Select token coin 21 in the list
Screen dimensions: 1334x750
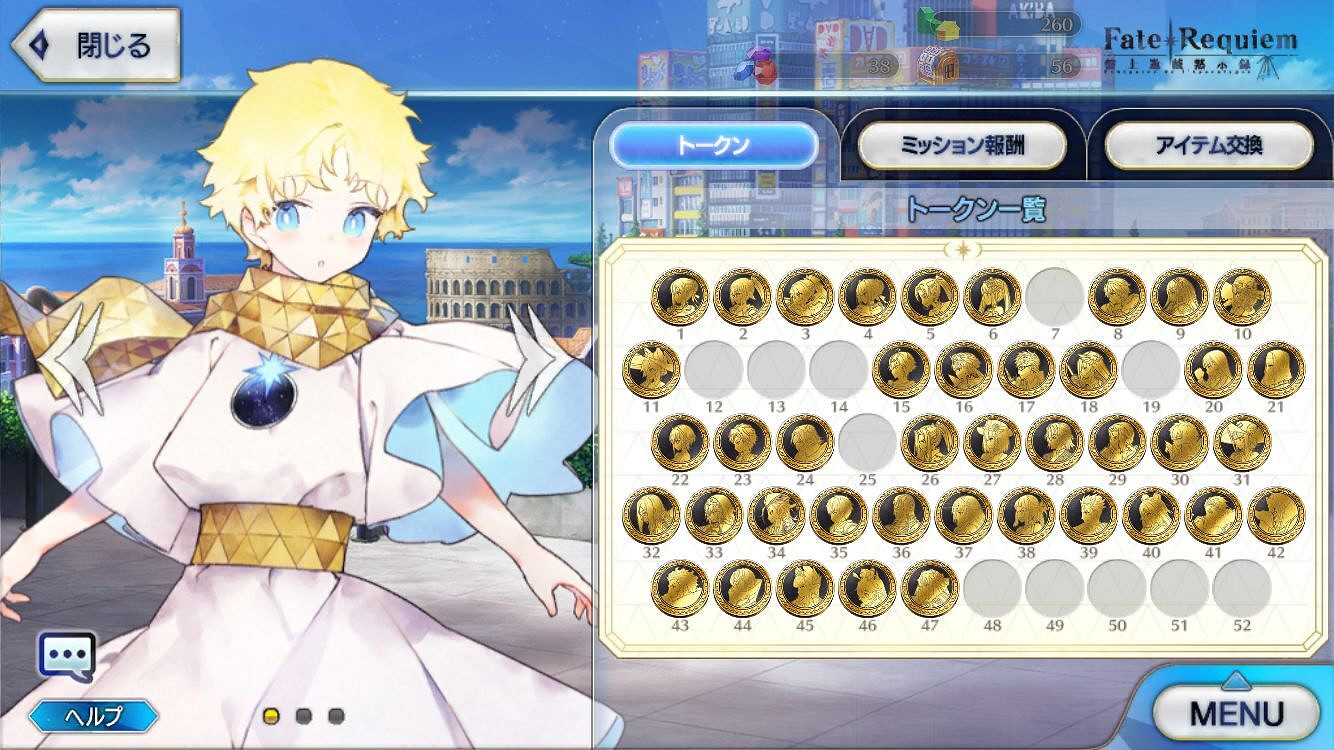[1275, 370]
